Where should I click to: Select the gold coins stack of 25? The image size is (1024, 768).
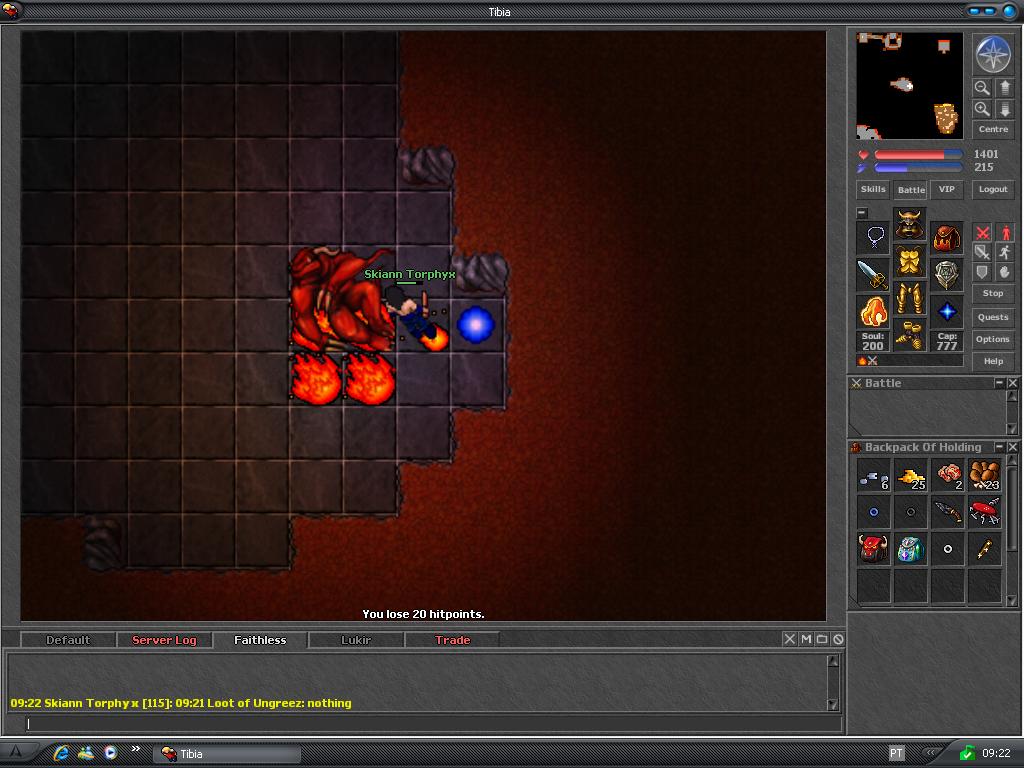[x=910, y=477]
